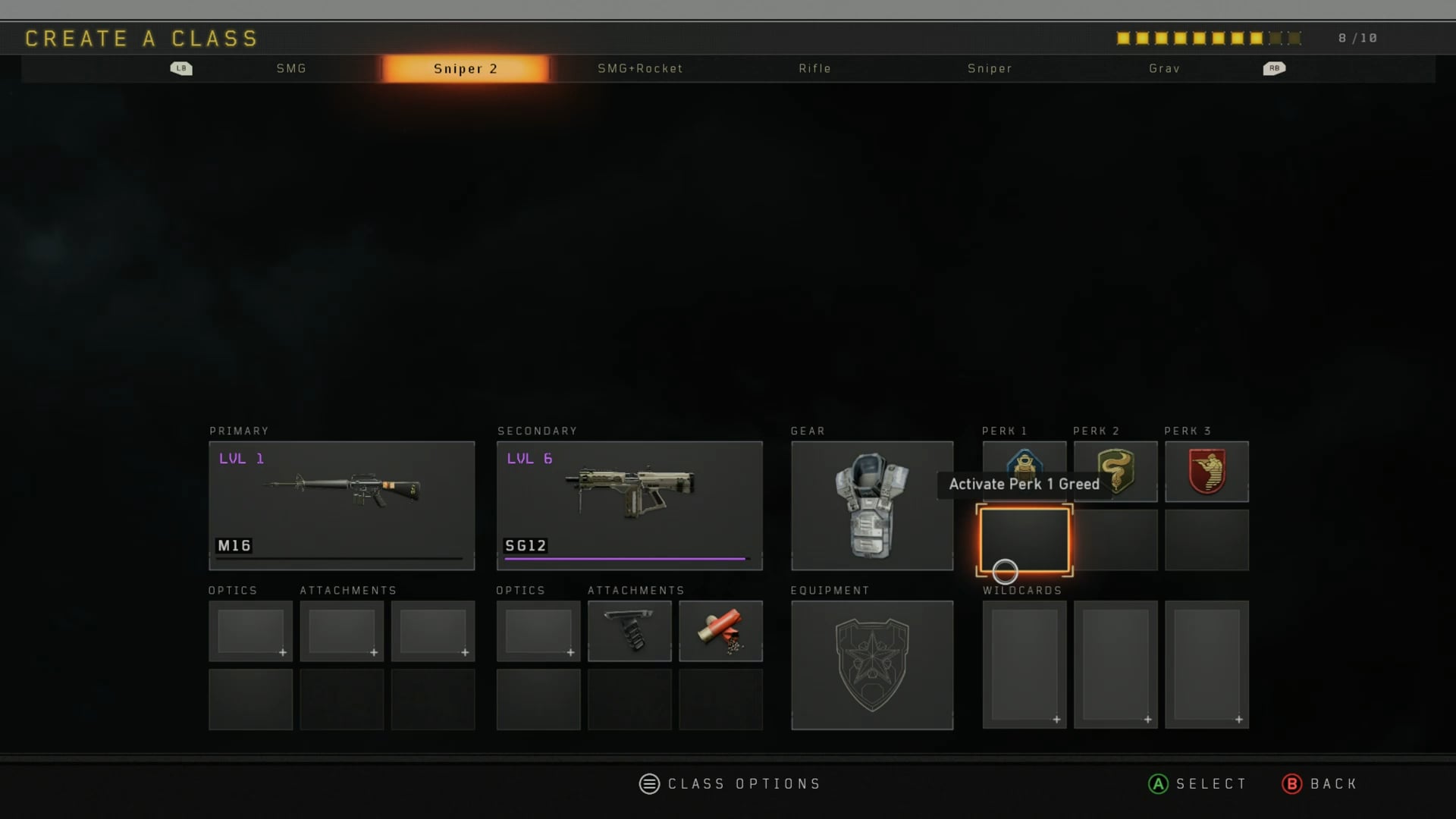Select the snake emblem in Perk 2 slot
This screenshot has width=1456, height=819.
click(1116, 471)
